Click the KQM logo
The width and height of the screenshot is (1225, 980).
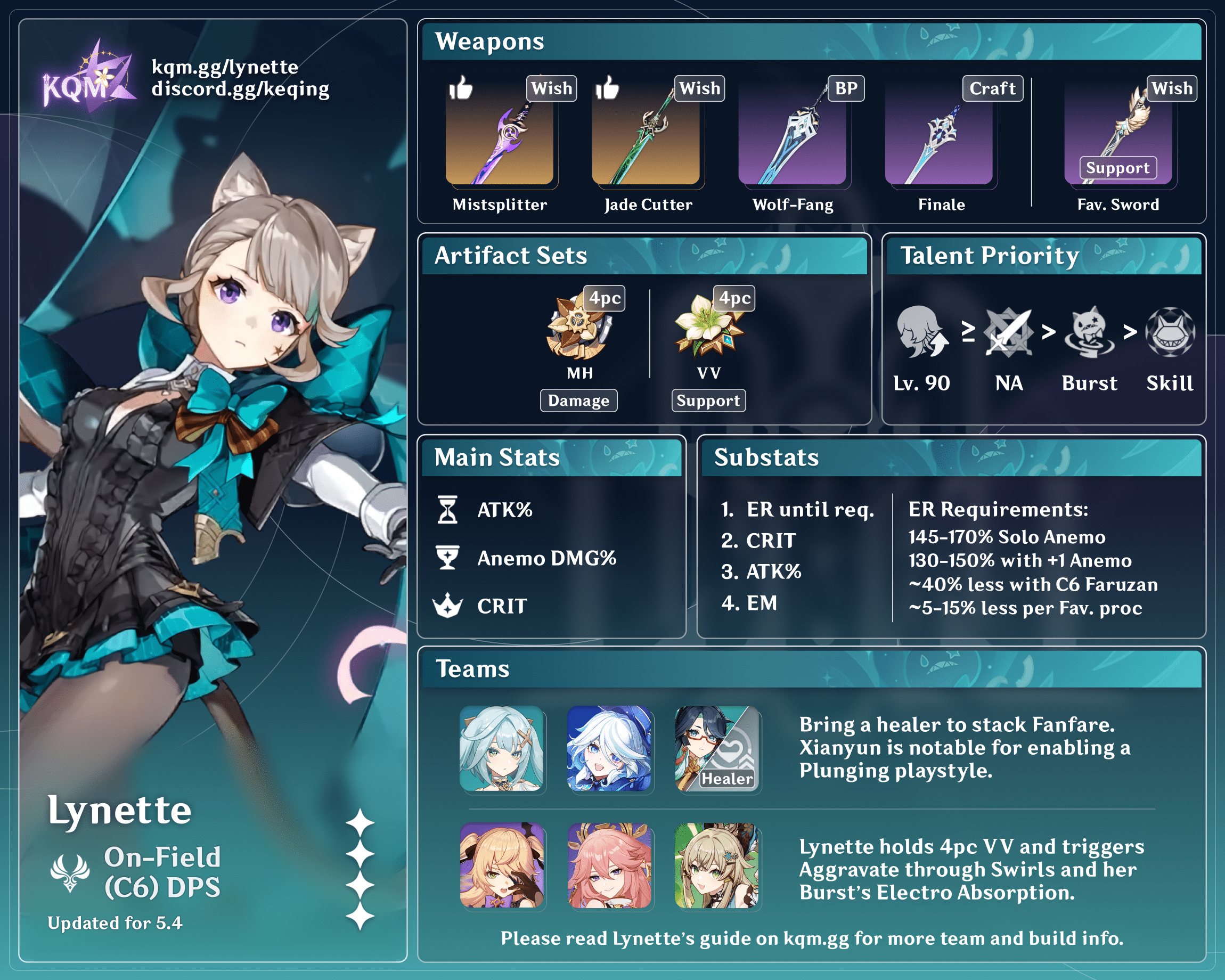pos(88,77)
